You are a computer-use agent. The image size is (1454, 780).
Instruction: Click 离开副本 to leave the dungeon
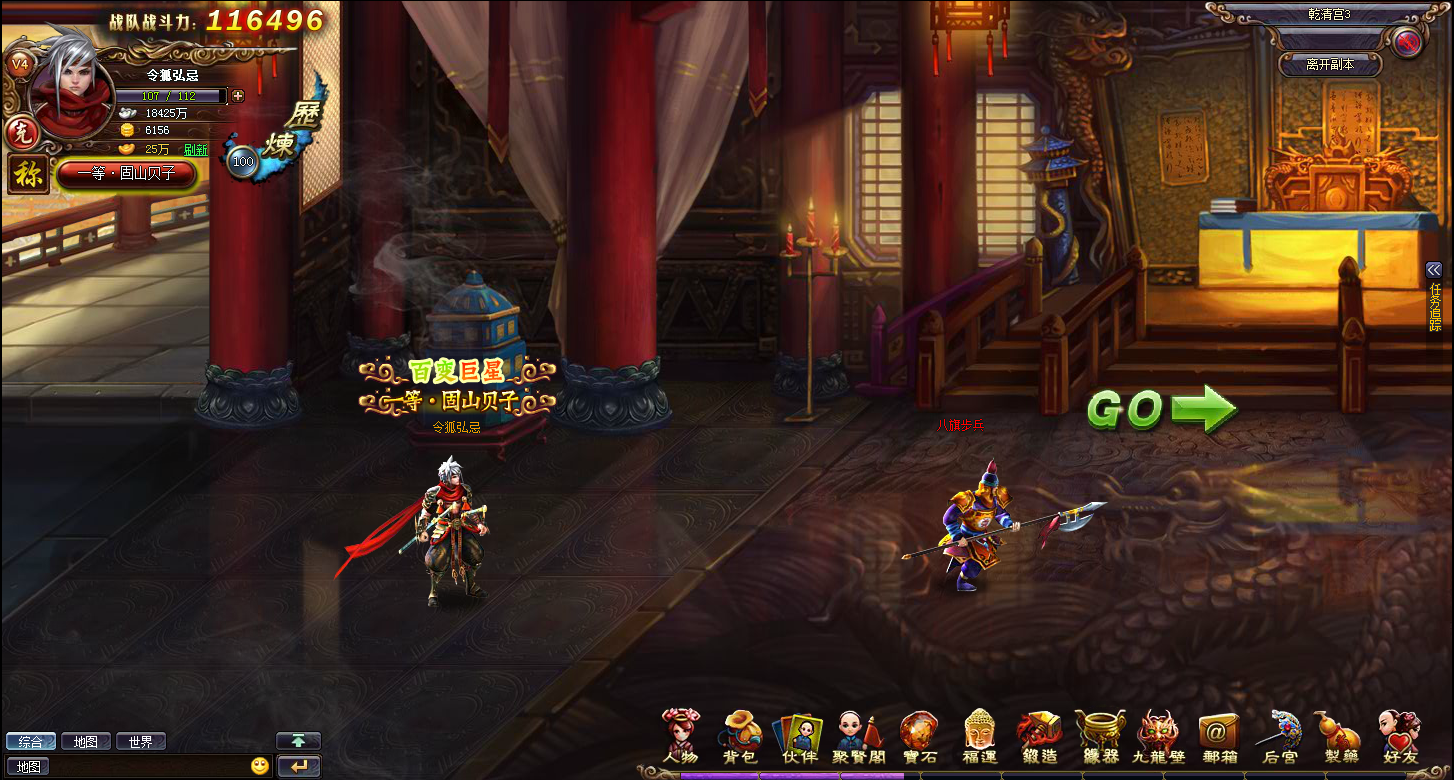tap(1330, 64)
